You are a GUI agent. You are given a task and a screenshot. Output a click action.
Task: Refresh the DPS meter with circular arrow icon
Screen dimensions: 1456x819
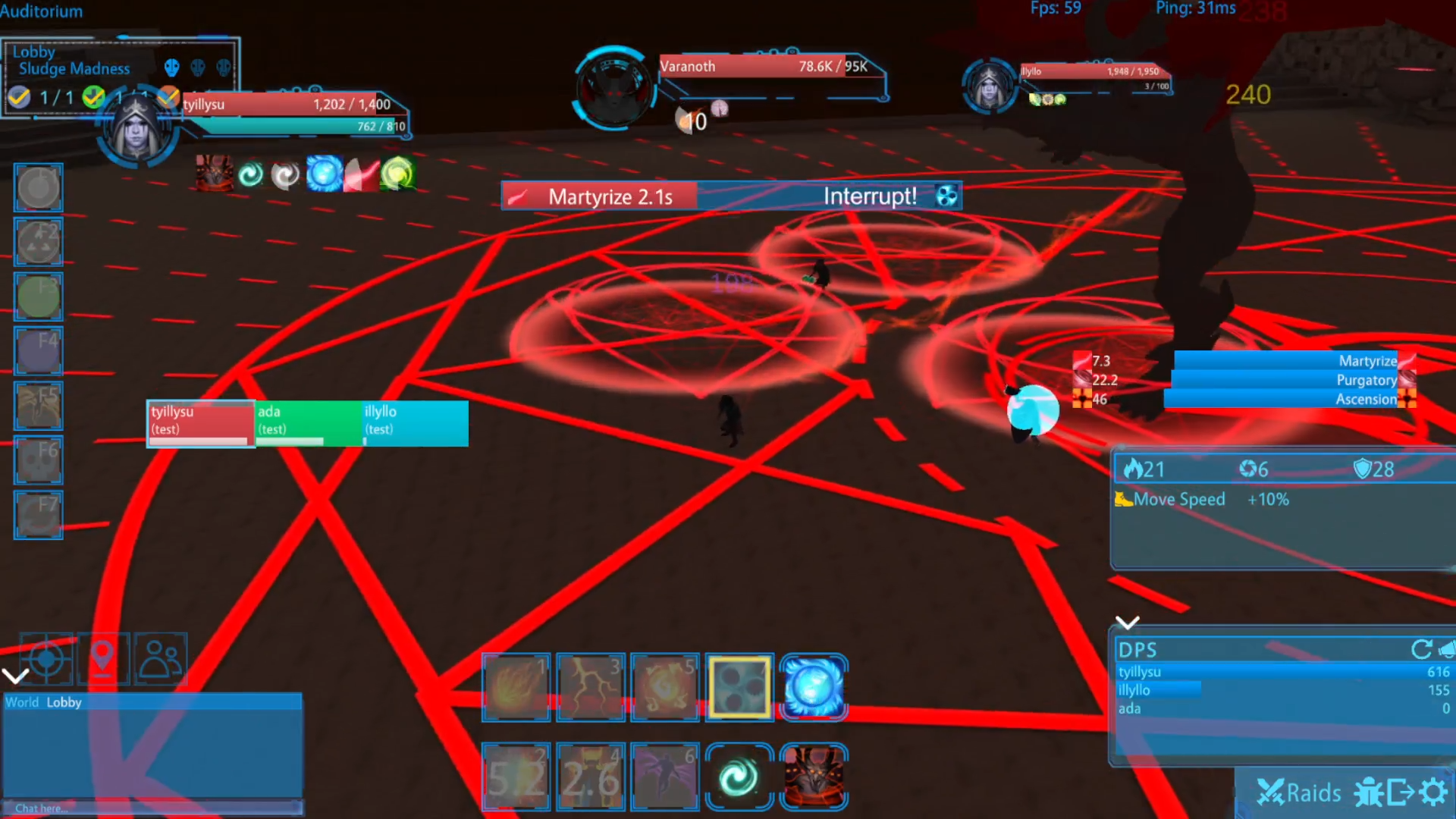click(x=1420, y=650)
